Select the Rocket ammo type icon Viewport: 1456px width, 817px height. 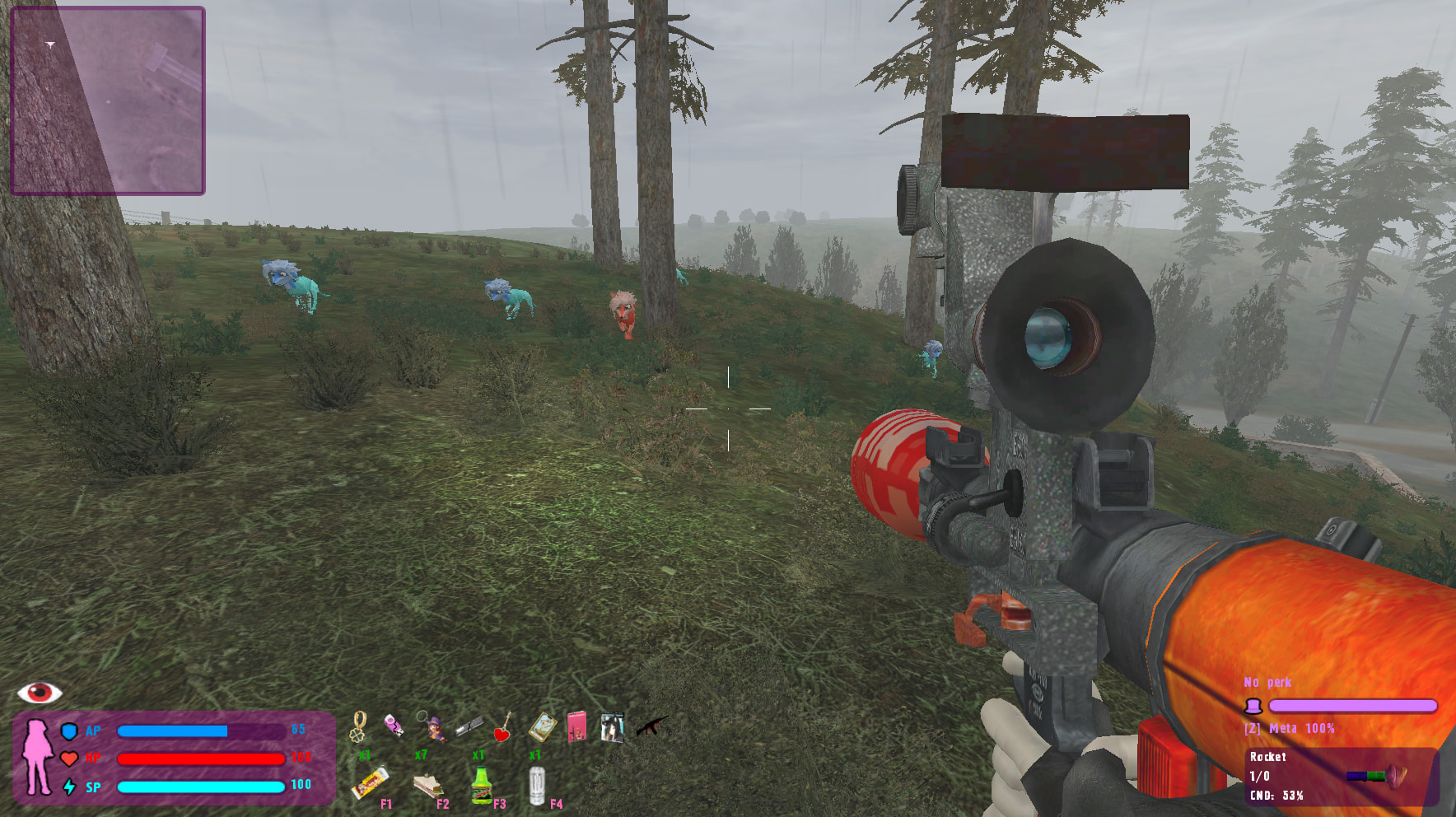1376,775
